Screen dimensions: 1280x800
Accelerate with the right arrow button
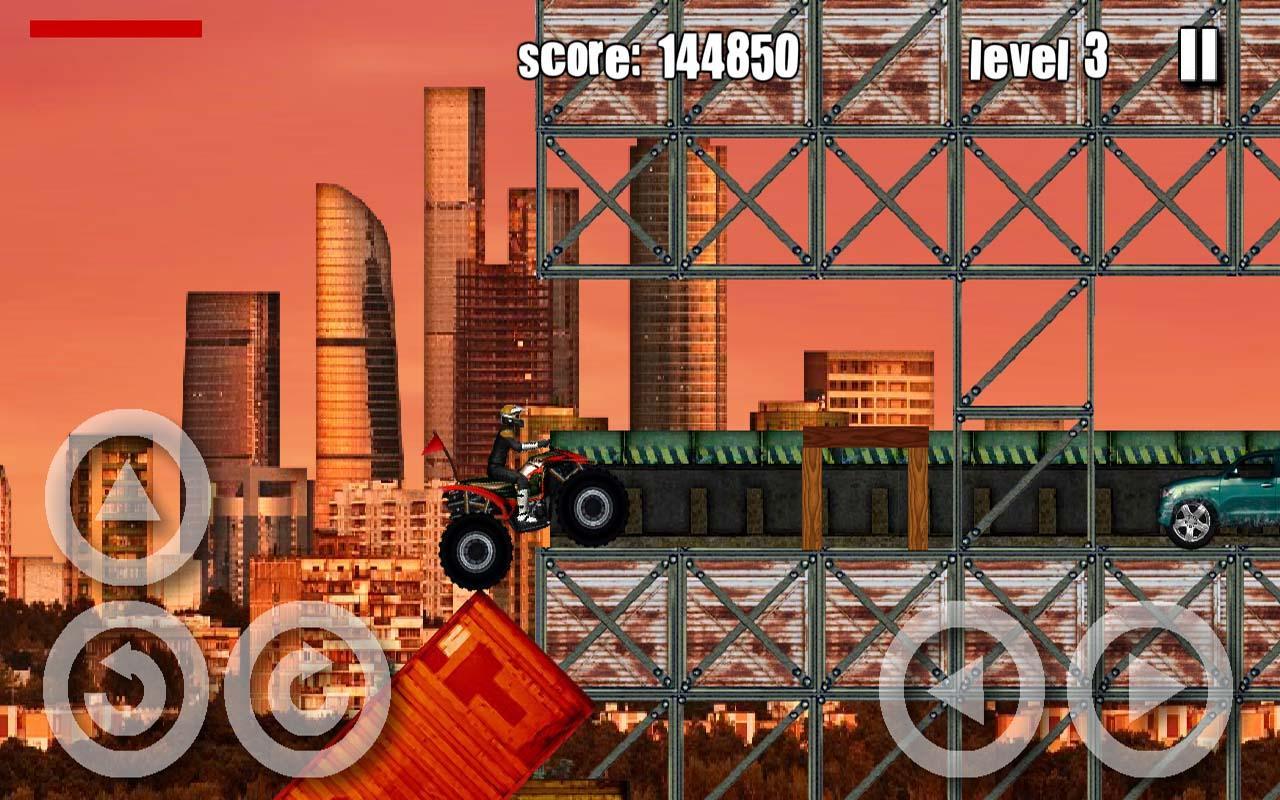click(1149, 686)
